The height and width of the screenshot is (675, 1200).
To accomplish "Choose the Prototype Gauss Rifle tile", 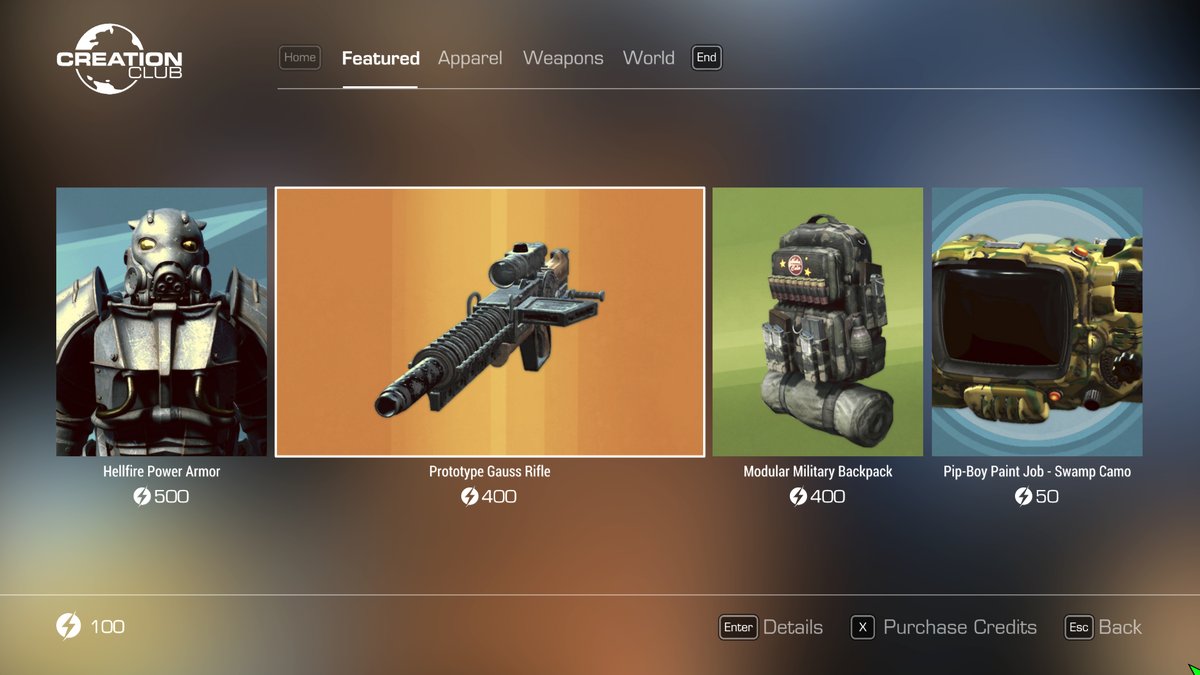I will 490,322.
